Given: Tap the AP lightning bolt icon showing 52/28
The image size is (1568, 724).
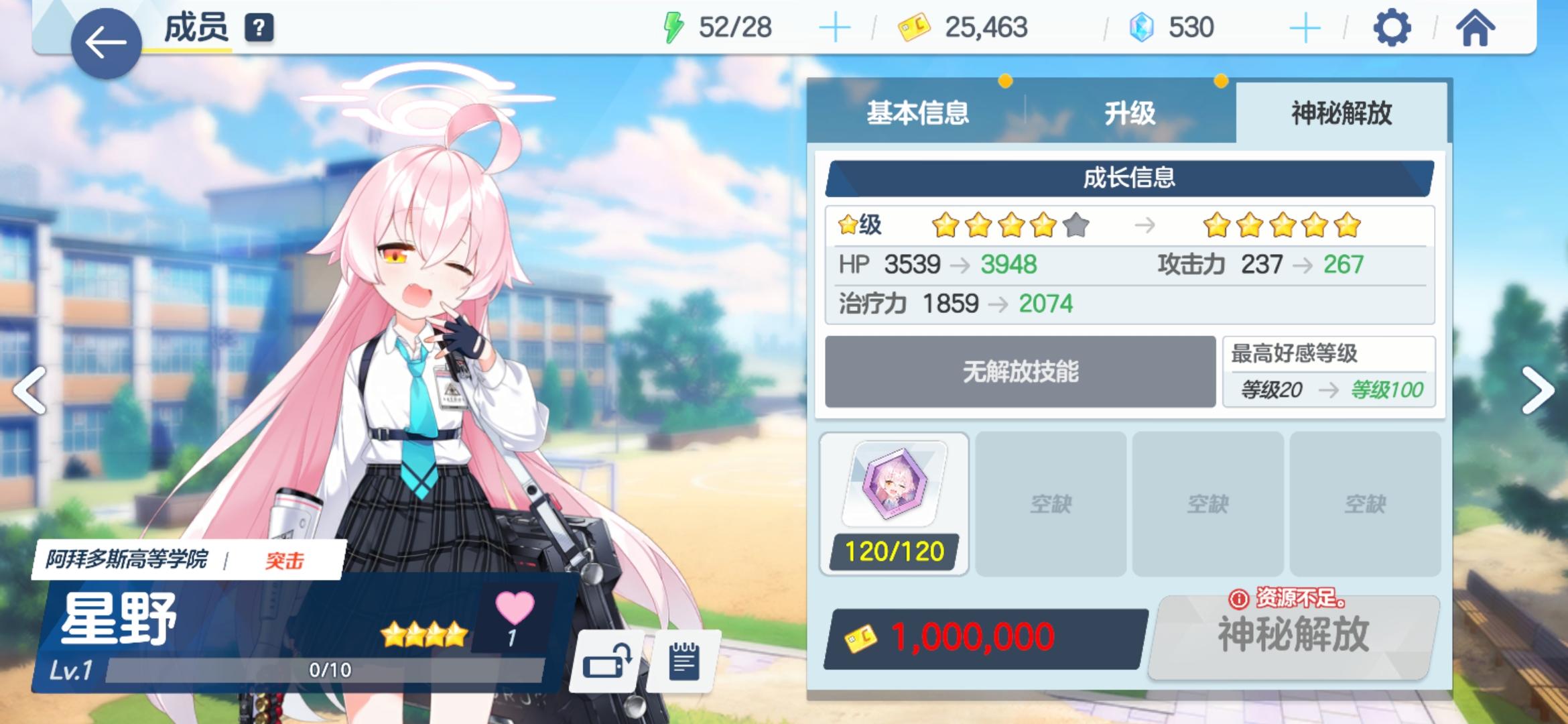Looking at the screenshot, I should pos(673,27).
